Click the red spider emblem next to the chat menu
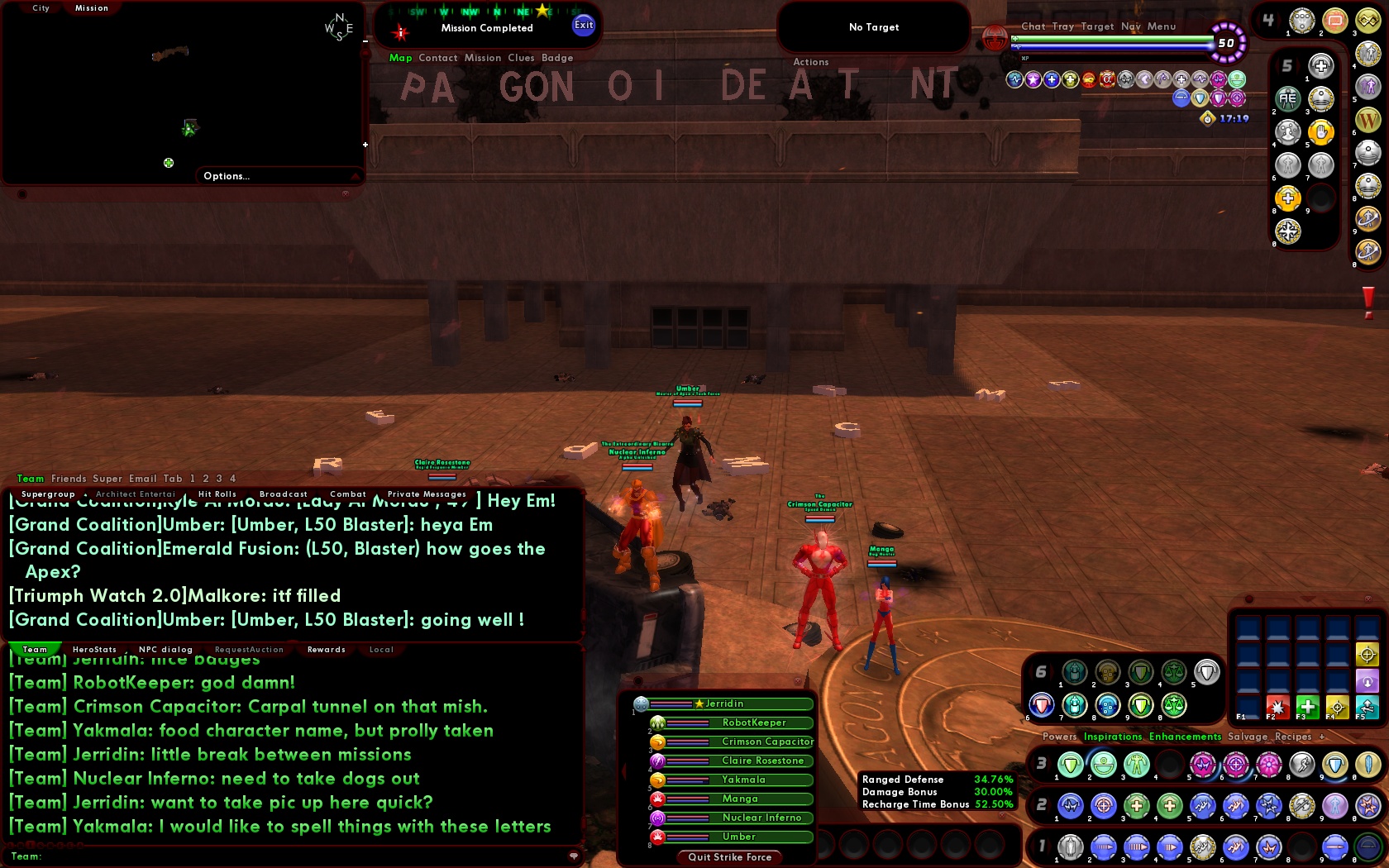This screenshot has height=868, width=1389. (x=995, y=40)
